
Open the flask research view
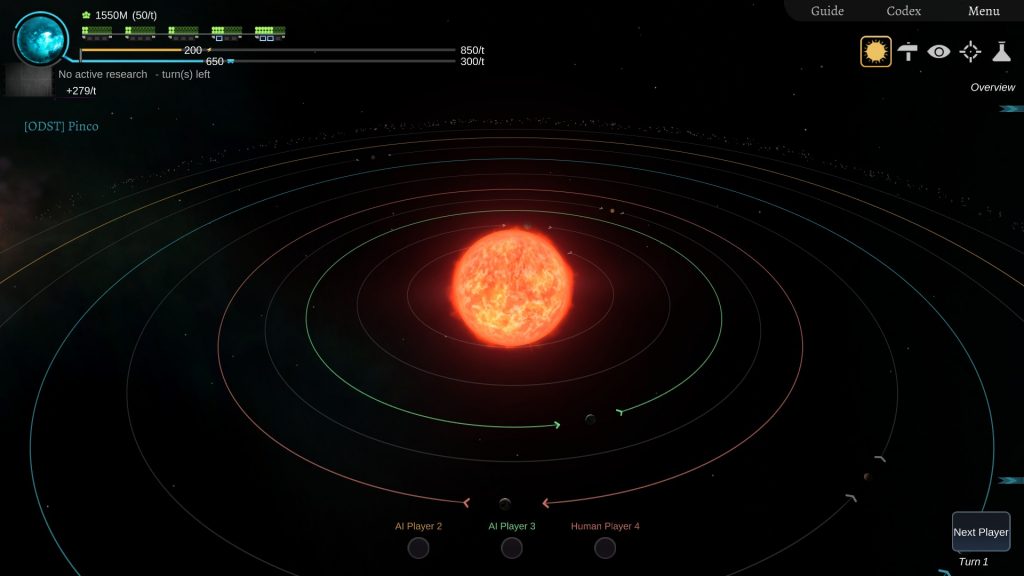(x=1001, y=51)
